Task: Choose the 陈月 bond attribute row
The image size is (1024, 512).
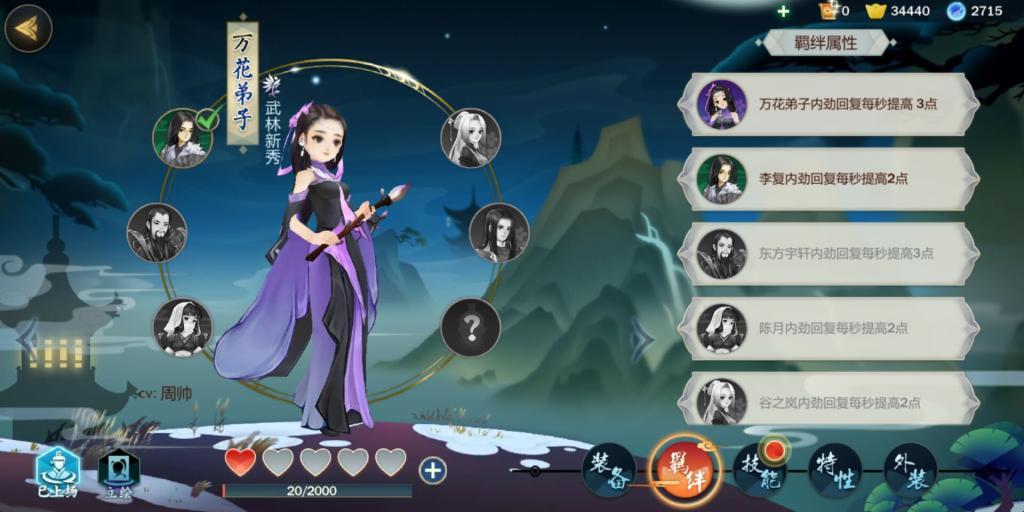Action: click(828, 328)
